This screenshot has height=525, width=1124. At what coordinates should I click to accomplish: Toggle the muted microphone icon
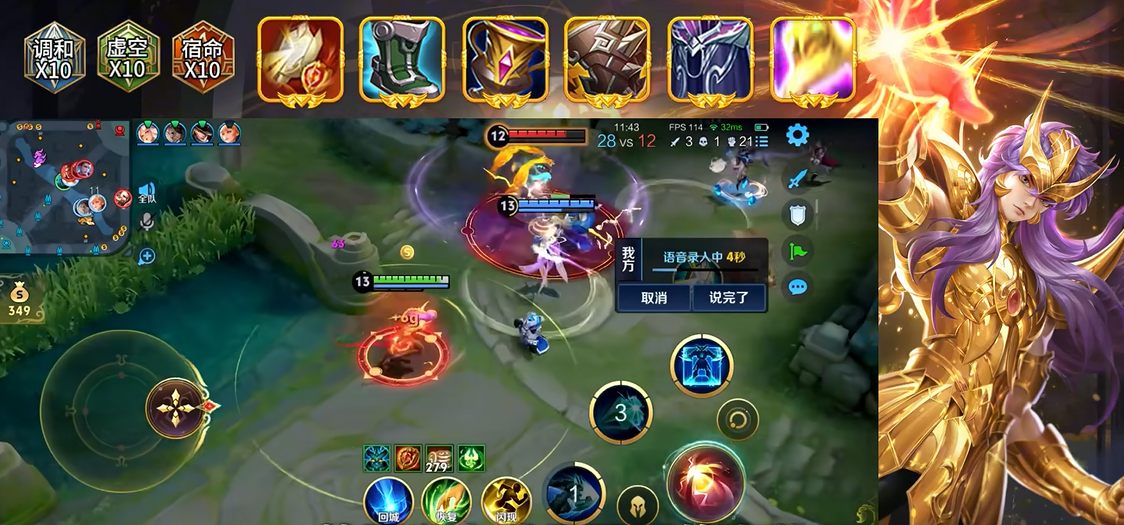pos(147,221)
